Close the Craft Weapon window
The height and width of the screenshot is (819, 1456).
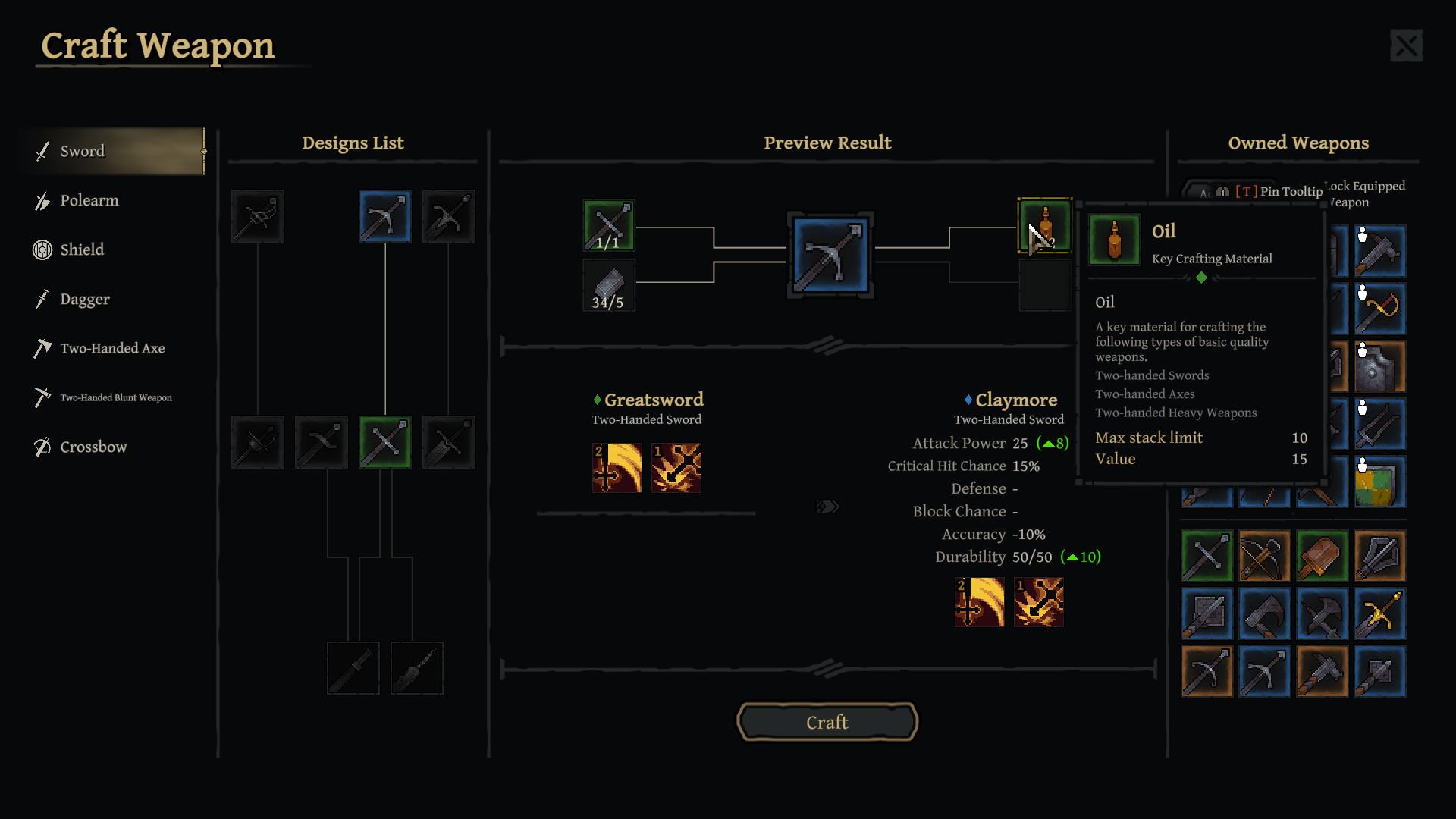click(x=1406, y=46)
